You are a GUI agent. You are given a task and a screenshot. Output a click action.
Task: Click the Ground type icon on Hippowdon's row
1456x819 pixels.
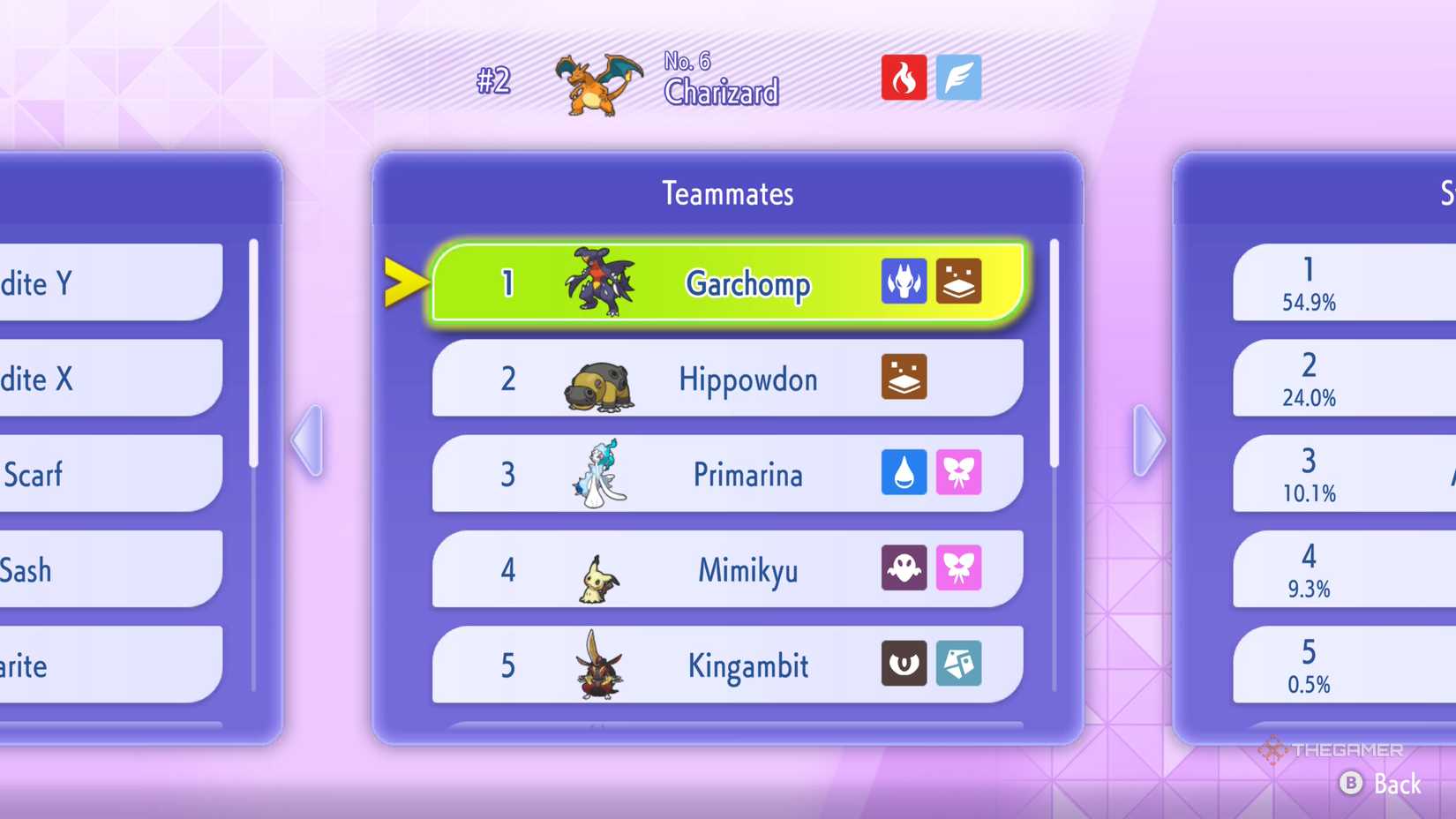pos(904,378)
